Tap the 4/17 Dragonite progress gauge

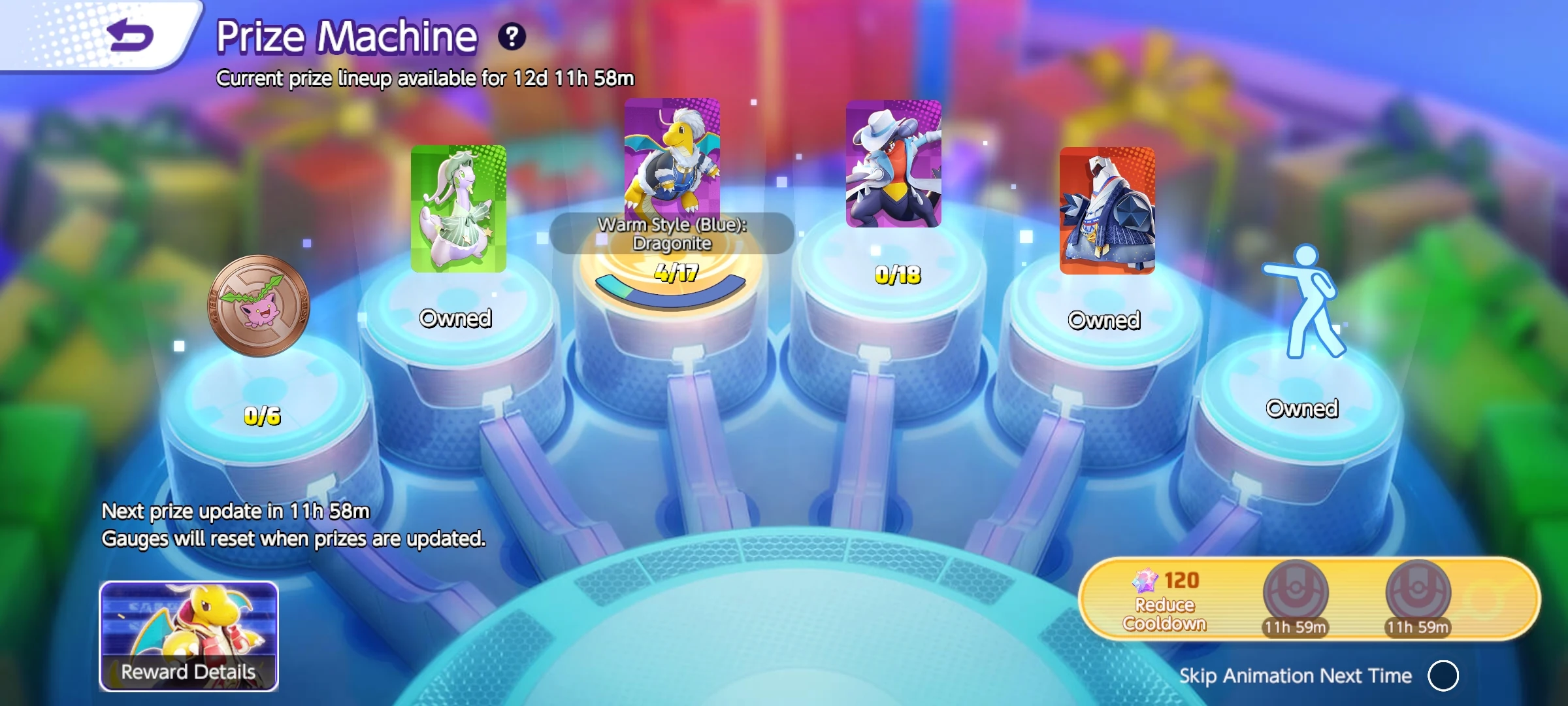[672, 270]
